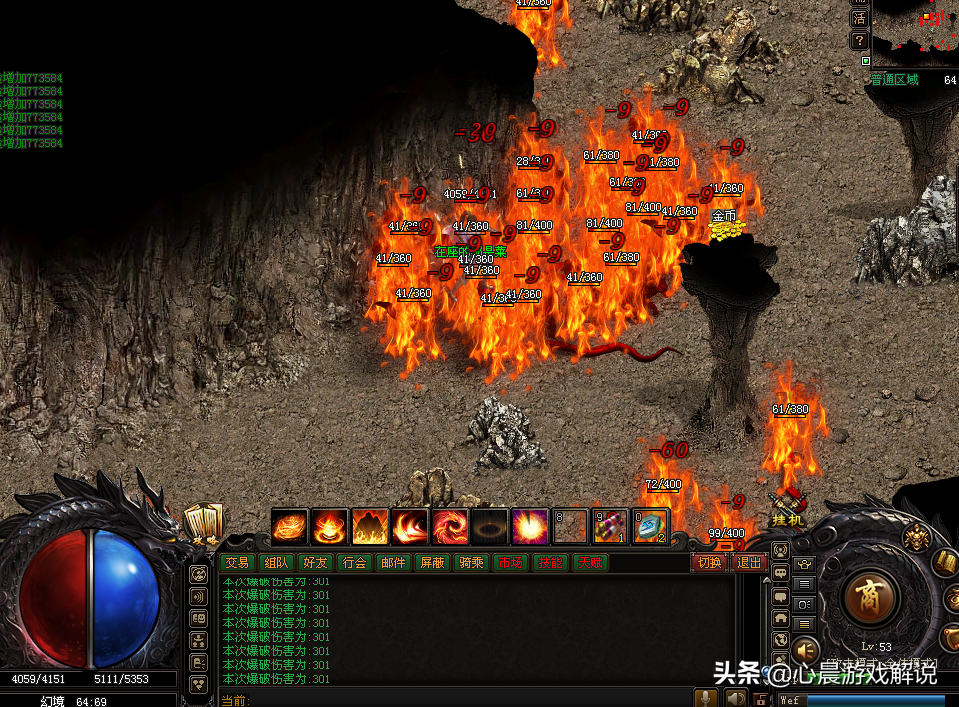Open the 市场 market

click(x=510, y=563)
